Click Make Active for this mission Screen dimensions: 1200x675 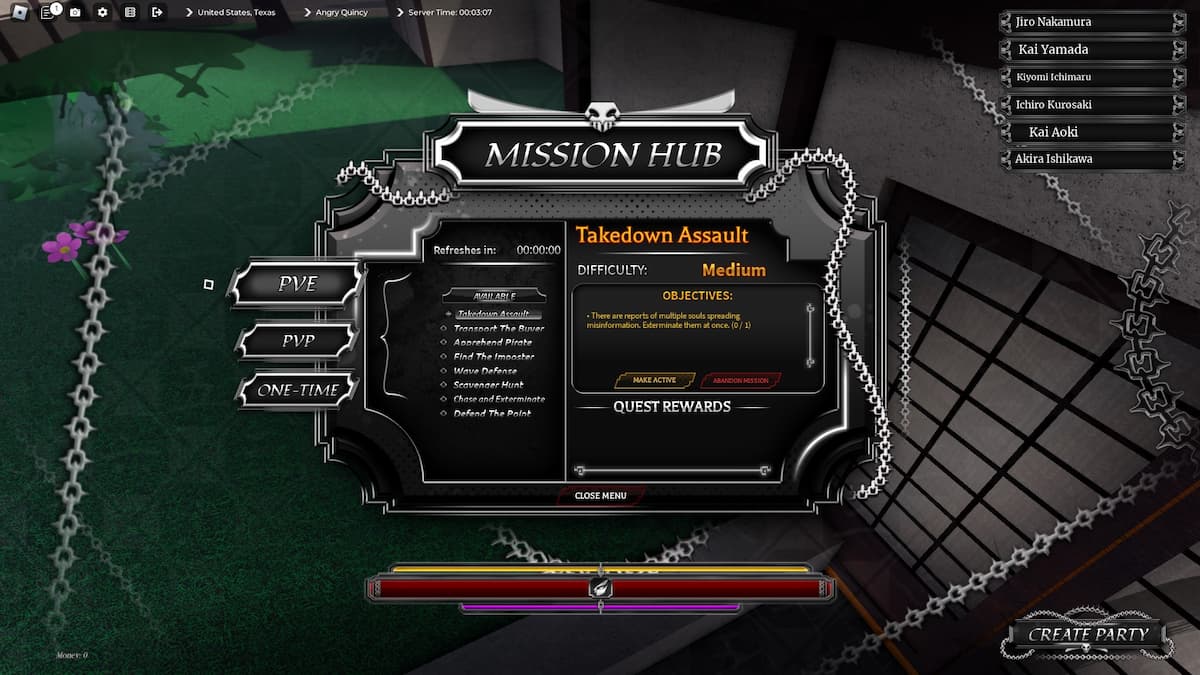click(x=655, y=380)
